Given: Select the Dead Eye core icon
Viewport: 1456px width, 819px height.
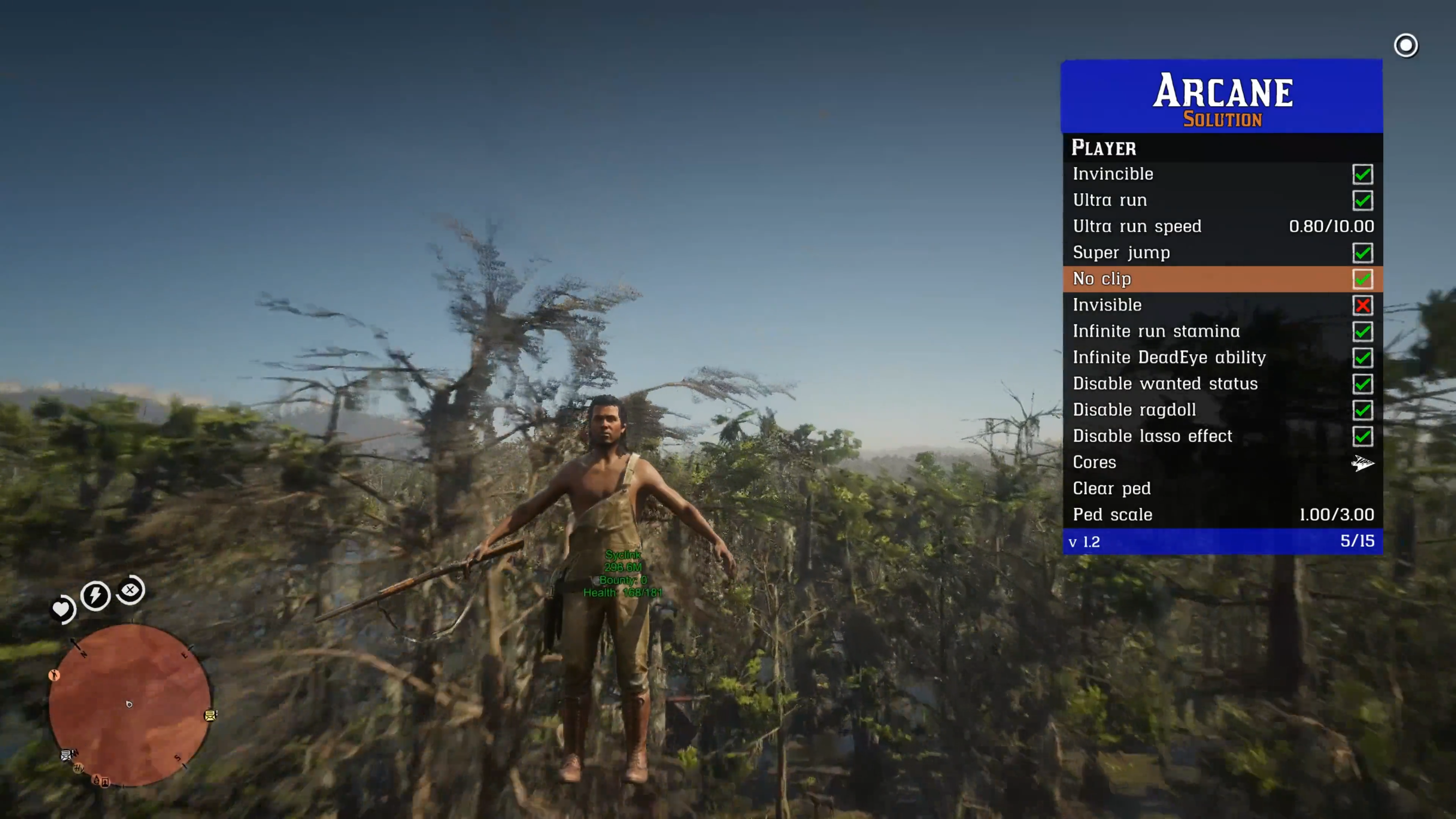Looking at the screenshot, I should pos(130,590).
